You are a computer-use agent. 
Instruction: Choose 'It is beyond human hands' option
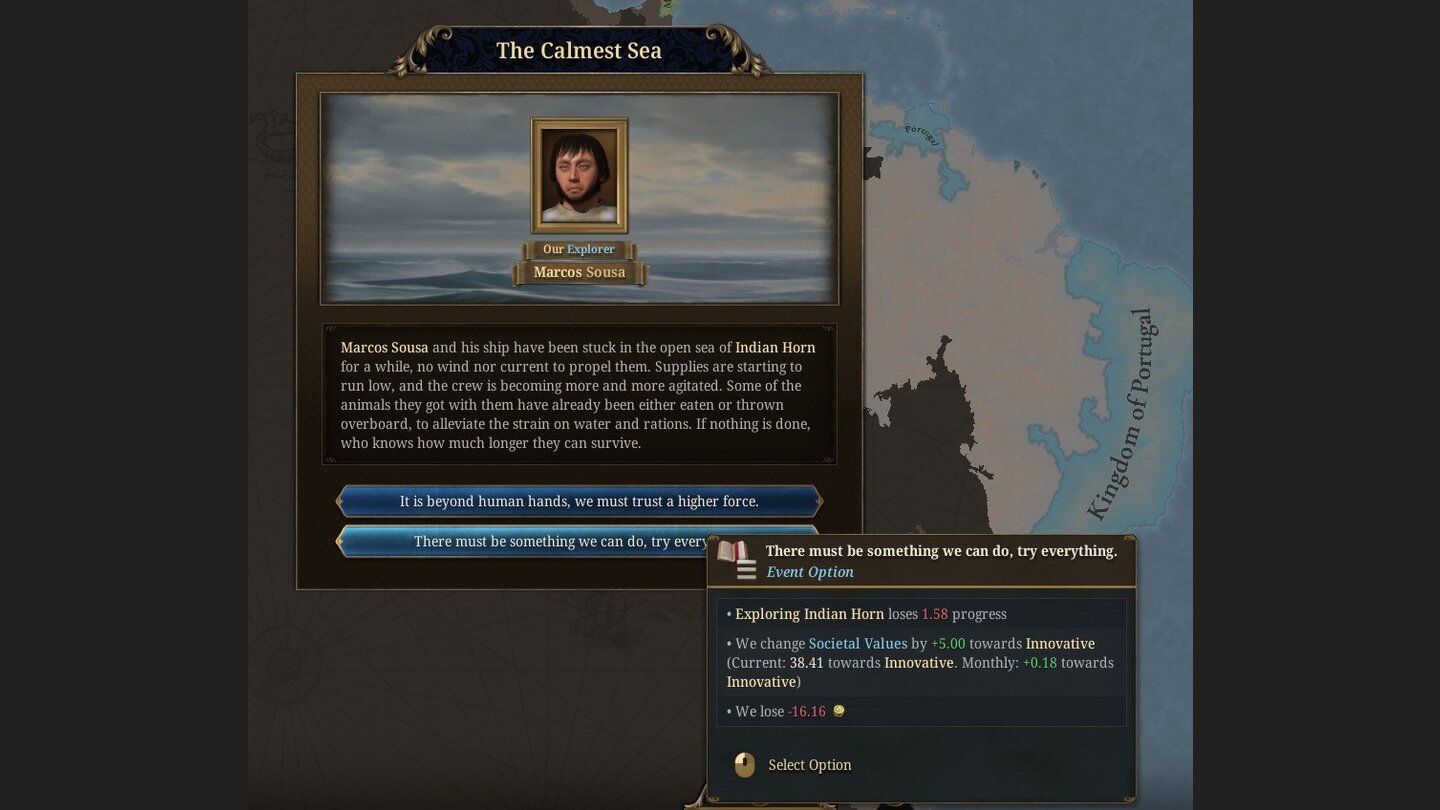578,501
